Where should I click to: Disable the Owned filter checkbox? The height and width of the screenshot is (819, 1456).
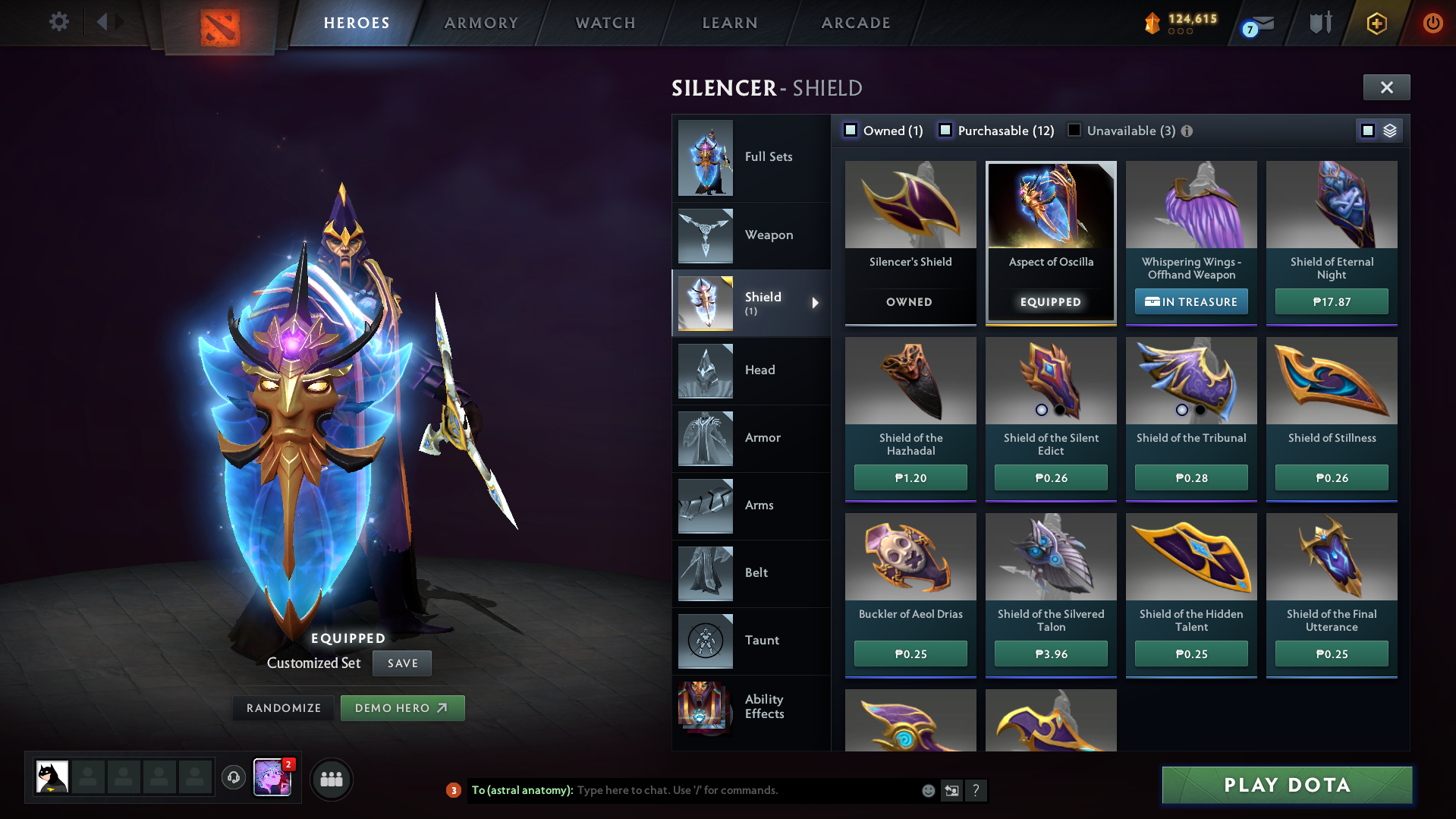point(851,131)
